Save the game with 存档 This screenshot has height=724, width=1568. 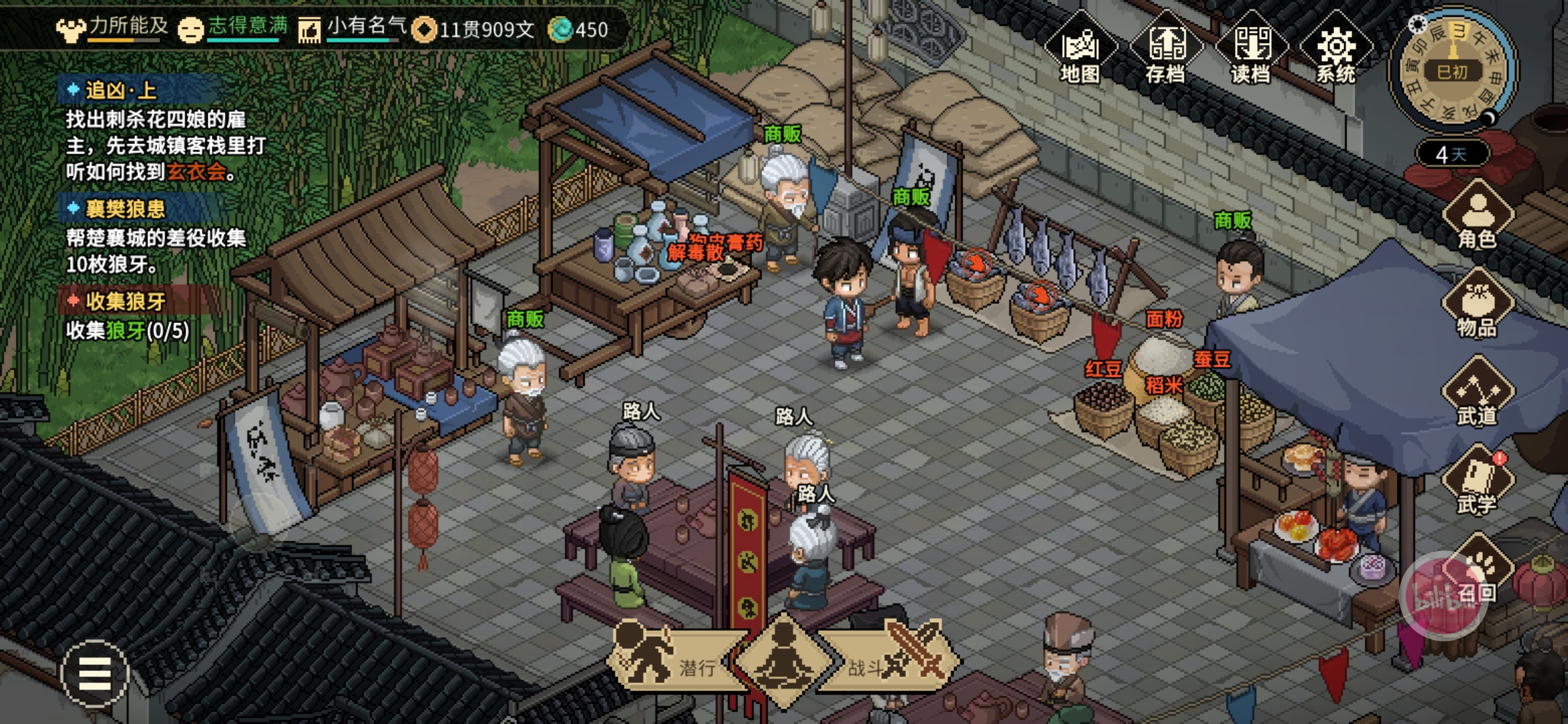(1165, 50)
